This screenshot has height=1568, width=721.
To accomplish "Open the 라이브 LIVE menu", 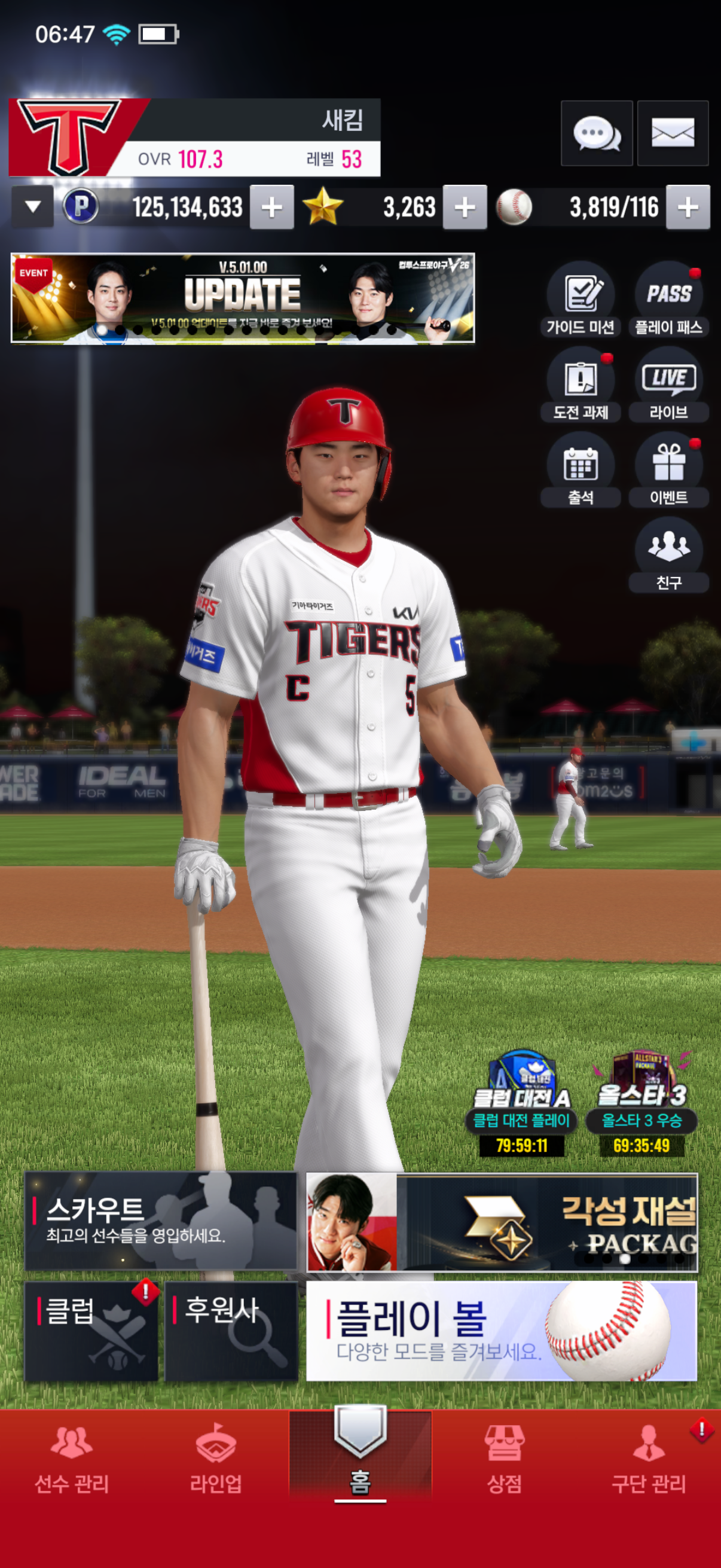I will 668,385.
